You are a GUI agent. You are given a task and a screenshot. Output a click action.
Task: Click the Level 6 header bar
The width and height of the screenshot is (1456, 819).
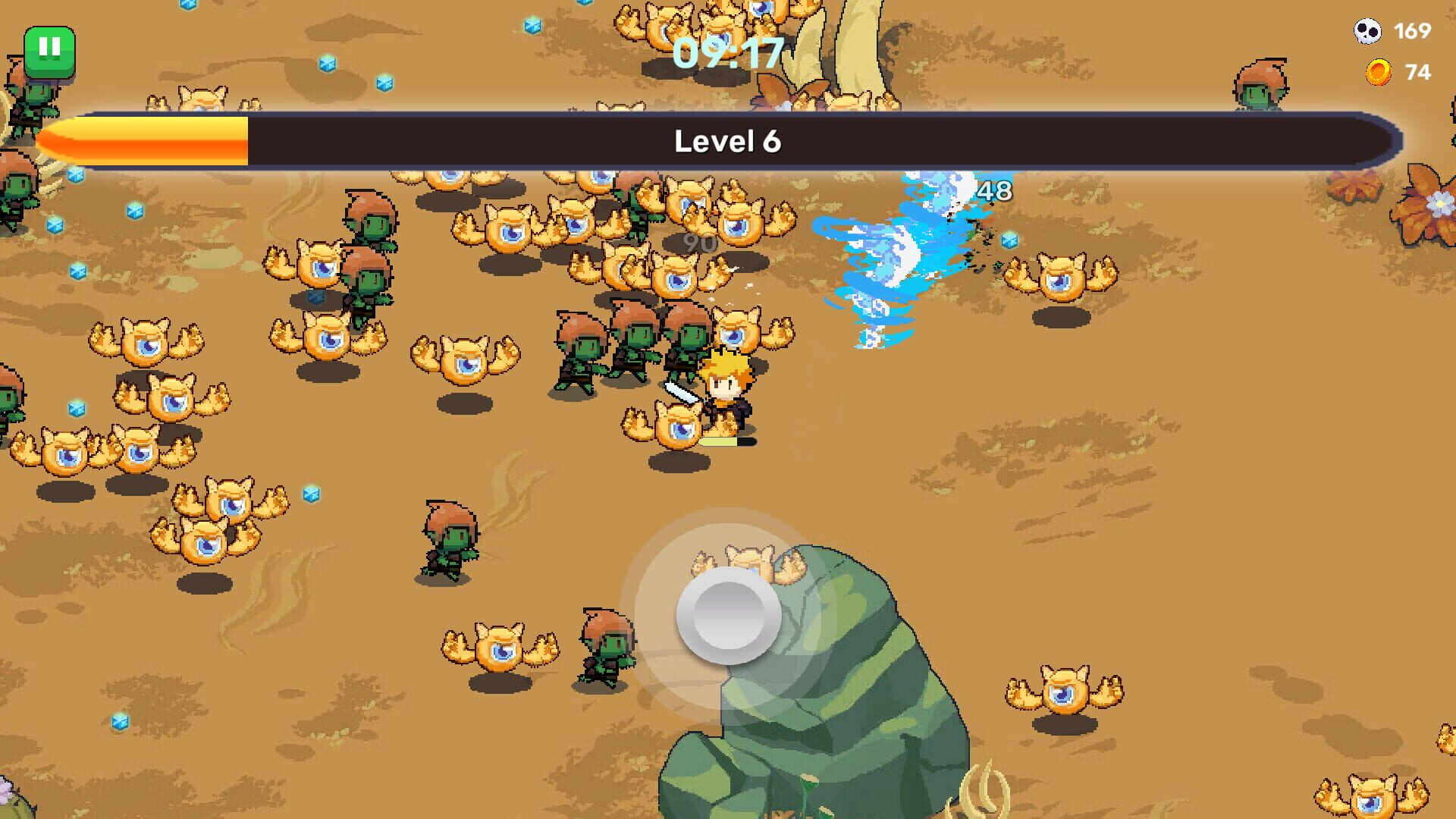730,141
